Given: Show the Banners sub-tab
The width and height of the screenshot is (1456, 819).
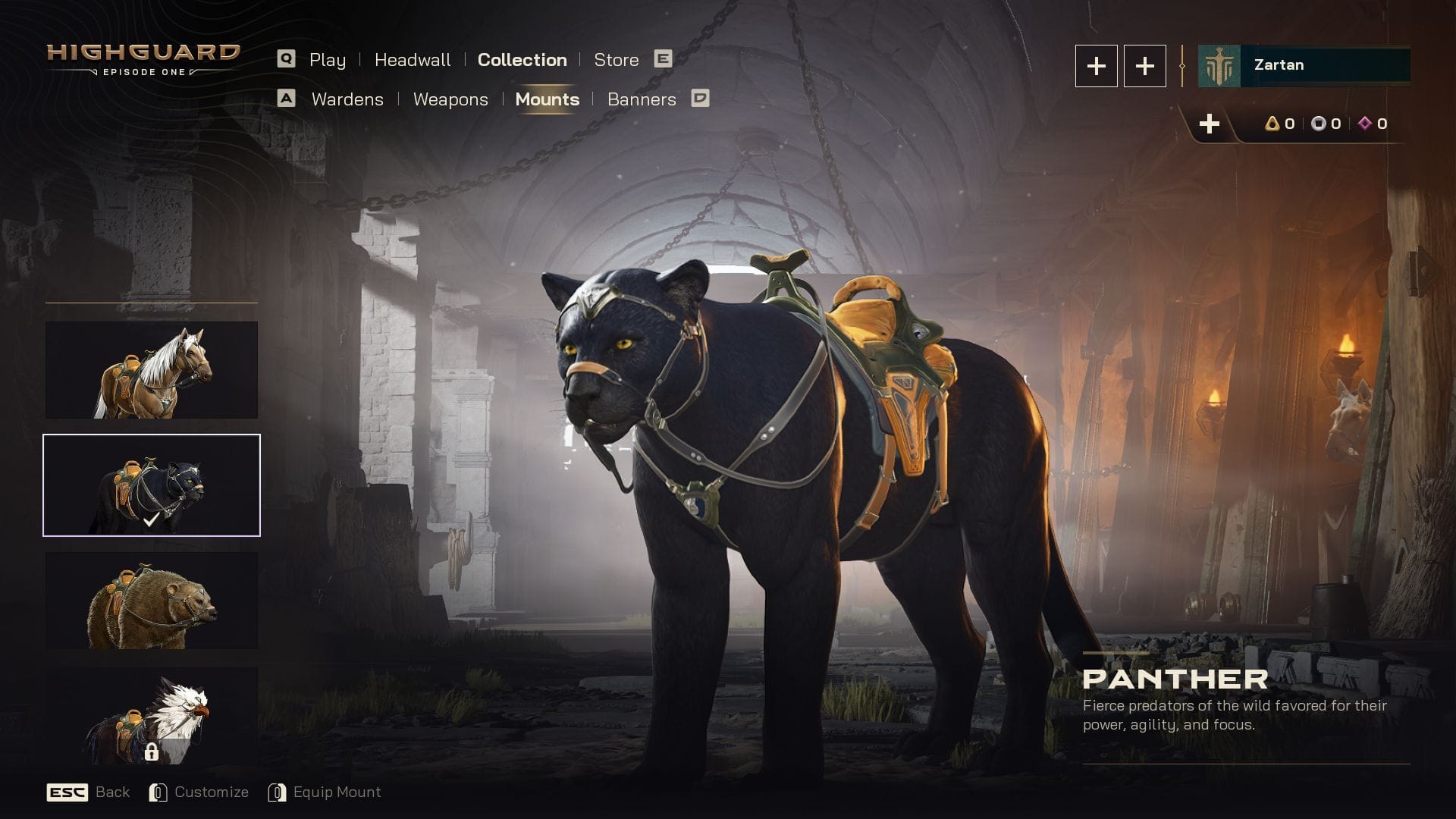Looking at the screenshot, I should [x=642, y=99].
